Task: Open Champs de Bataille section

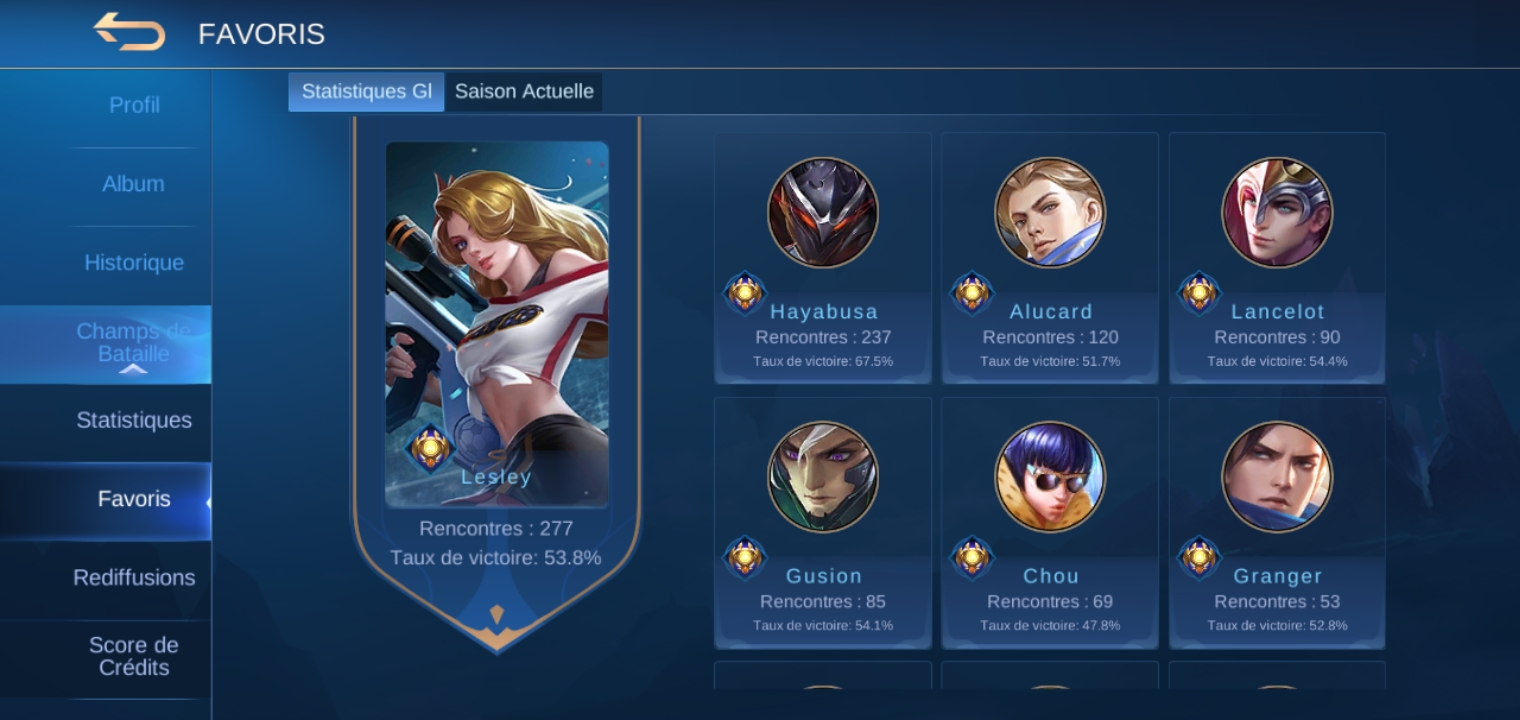Action: [133, 342]
